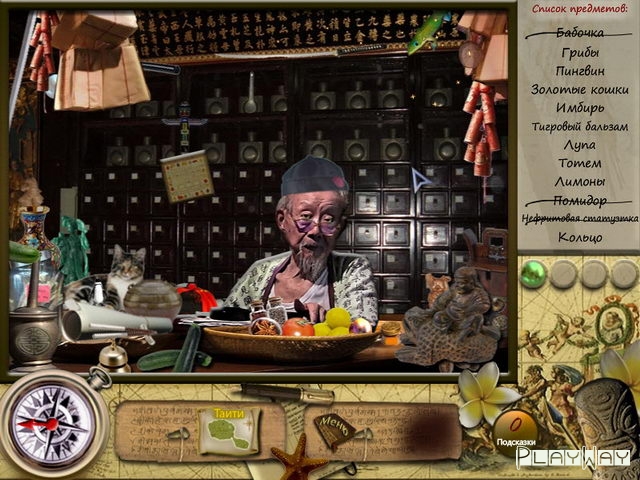
Task: Select Грибы in the item list
Action: [x=579, y=53]
